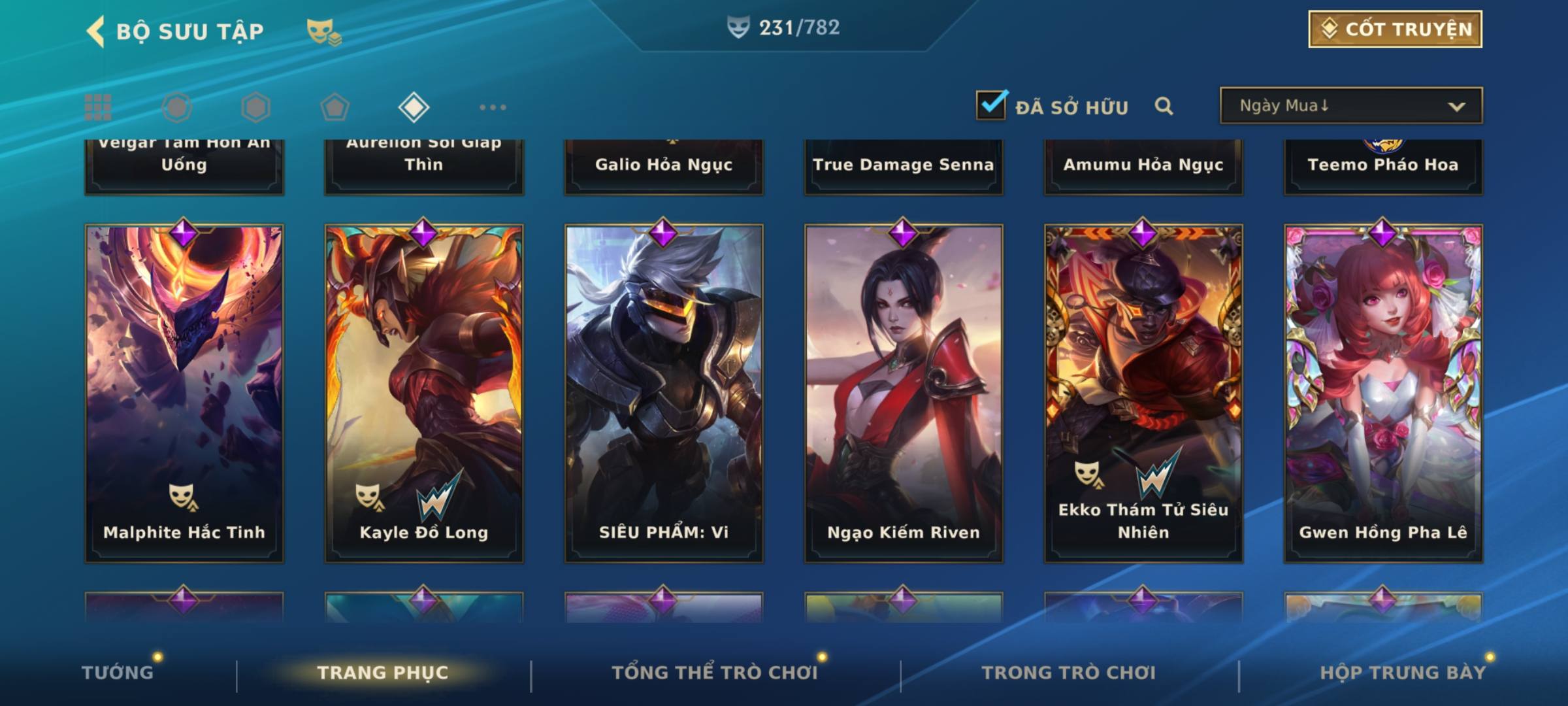Select the diamond rarity filter
Viewport: 1568px width, 706px height.
pos(414,107)
